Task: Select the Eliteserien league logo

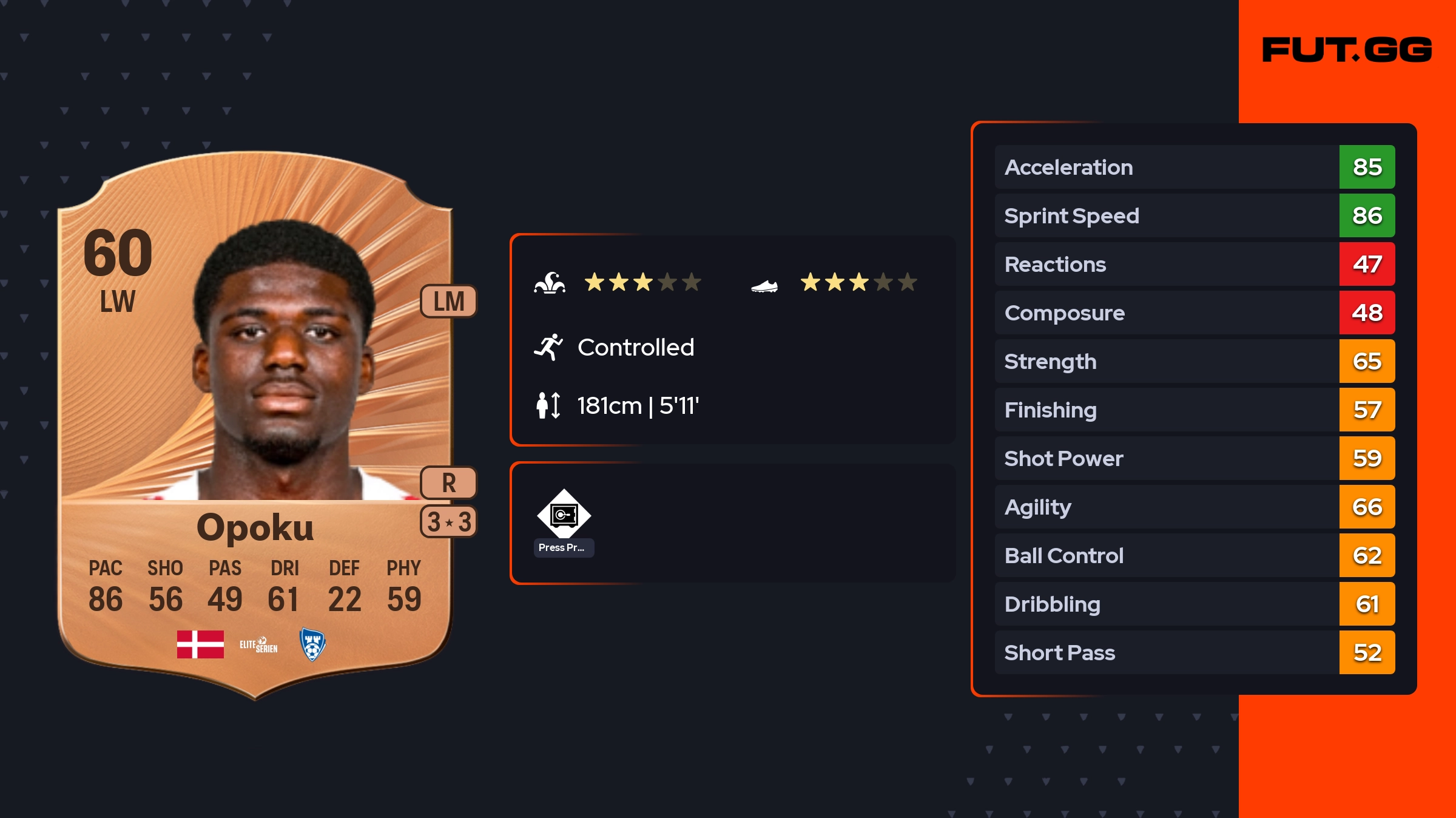Action: pos(258,645)
